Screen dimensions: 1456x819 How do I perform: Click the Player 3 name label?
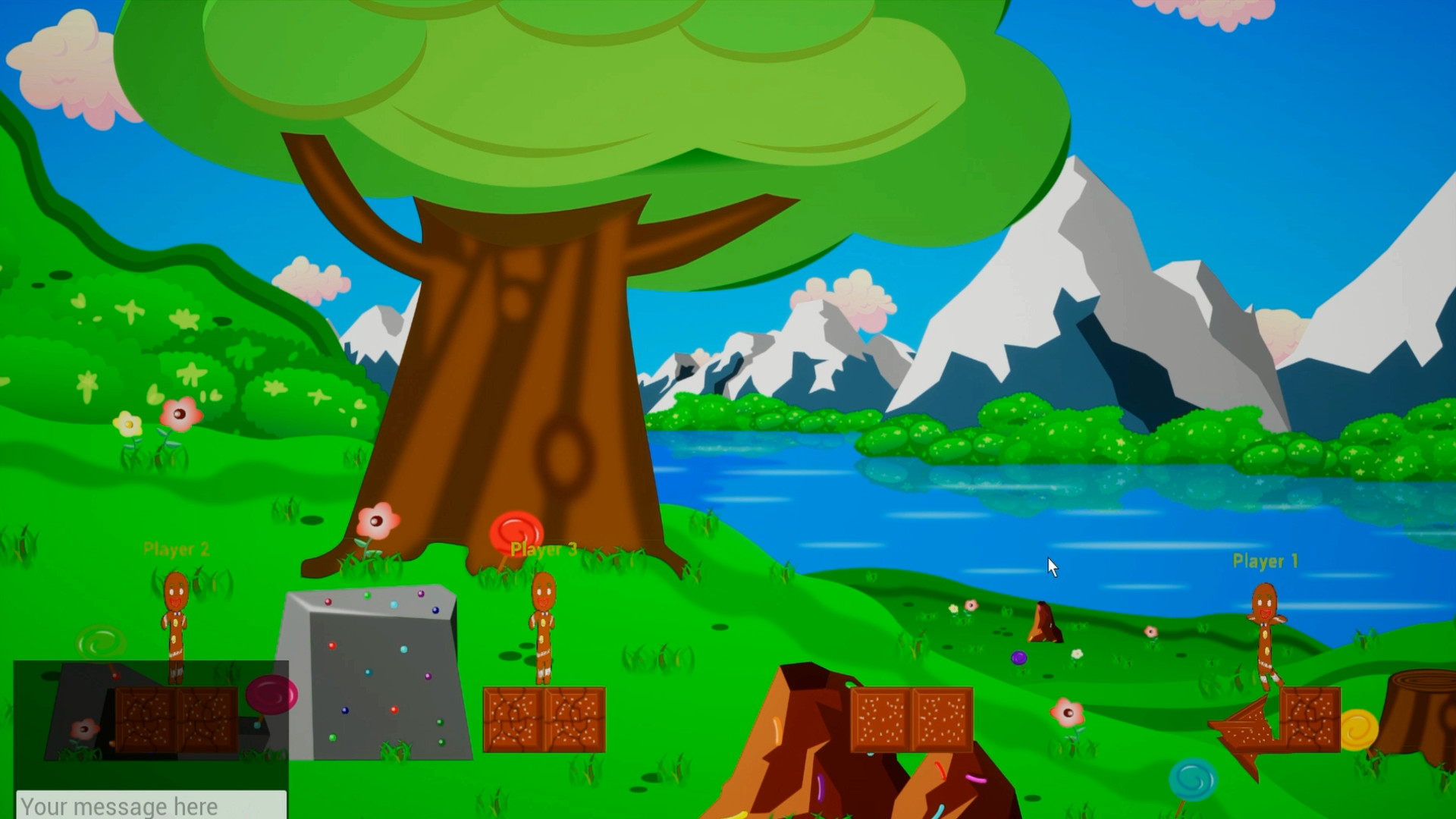tap(544, 550)
